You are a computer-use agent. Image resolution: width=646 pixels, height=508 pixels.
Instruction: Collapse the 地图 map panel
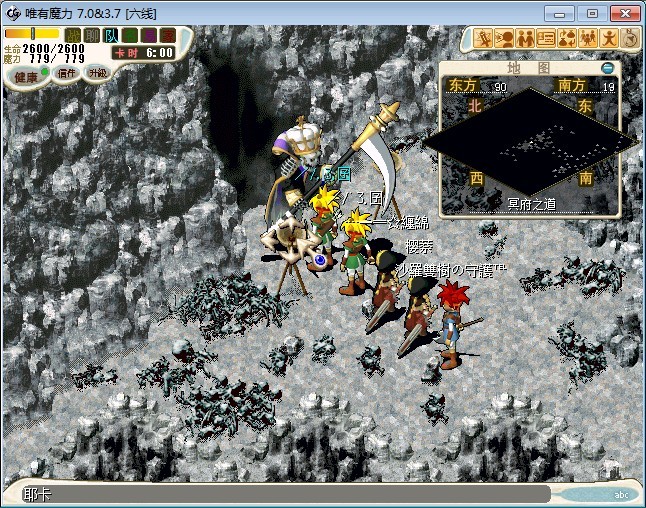607,68
